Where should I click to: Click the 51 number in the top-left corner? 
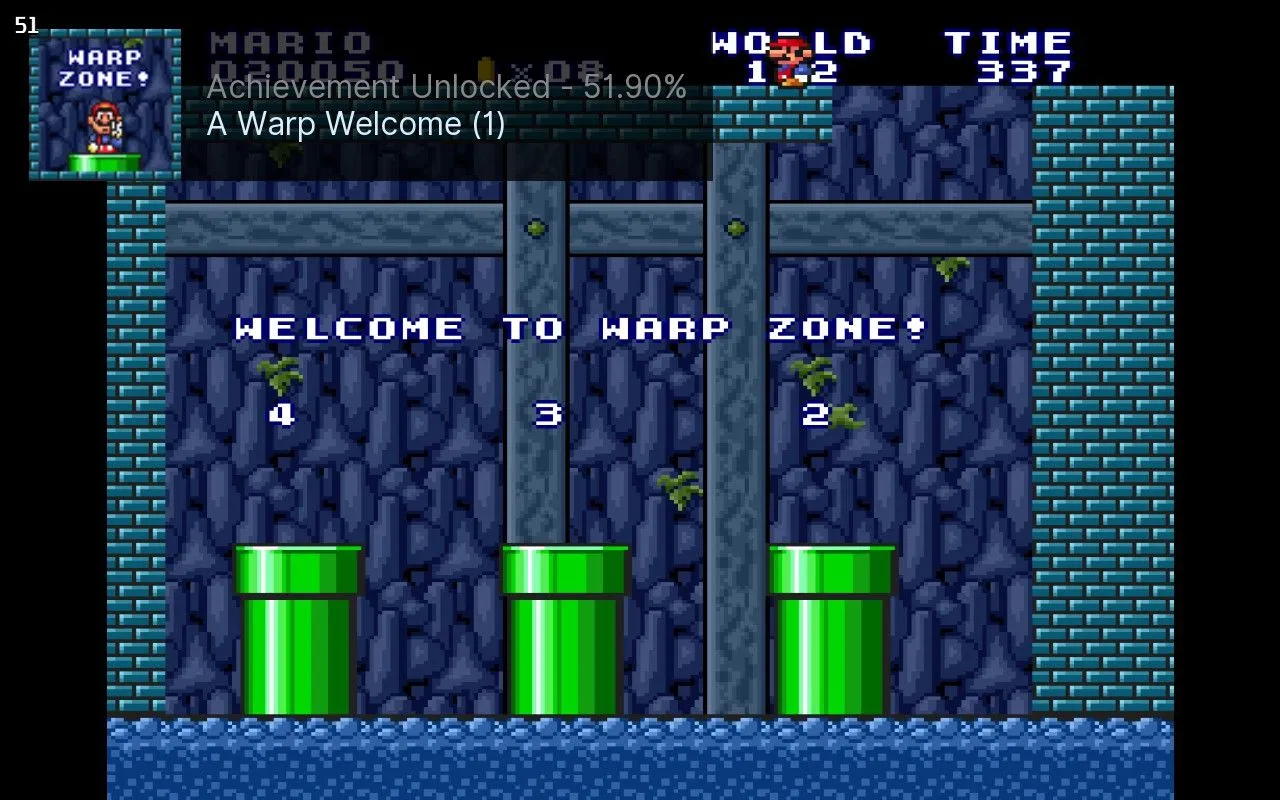[x=27, y=25]
